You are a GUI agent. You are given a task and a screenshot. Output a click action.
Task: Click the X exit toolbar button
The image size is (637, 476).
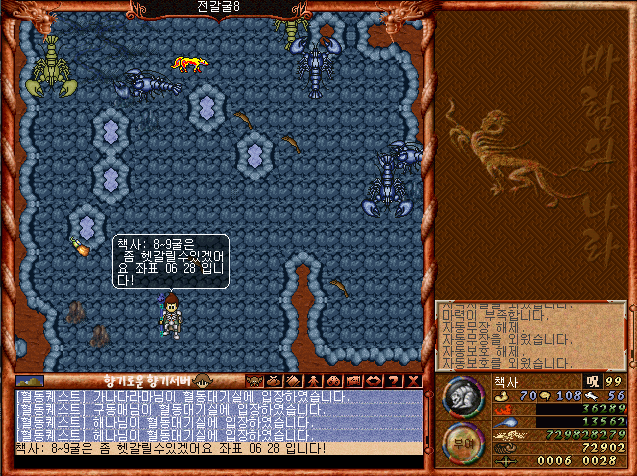(x=414, y=380)
